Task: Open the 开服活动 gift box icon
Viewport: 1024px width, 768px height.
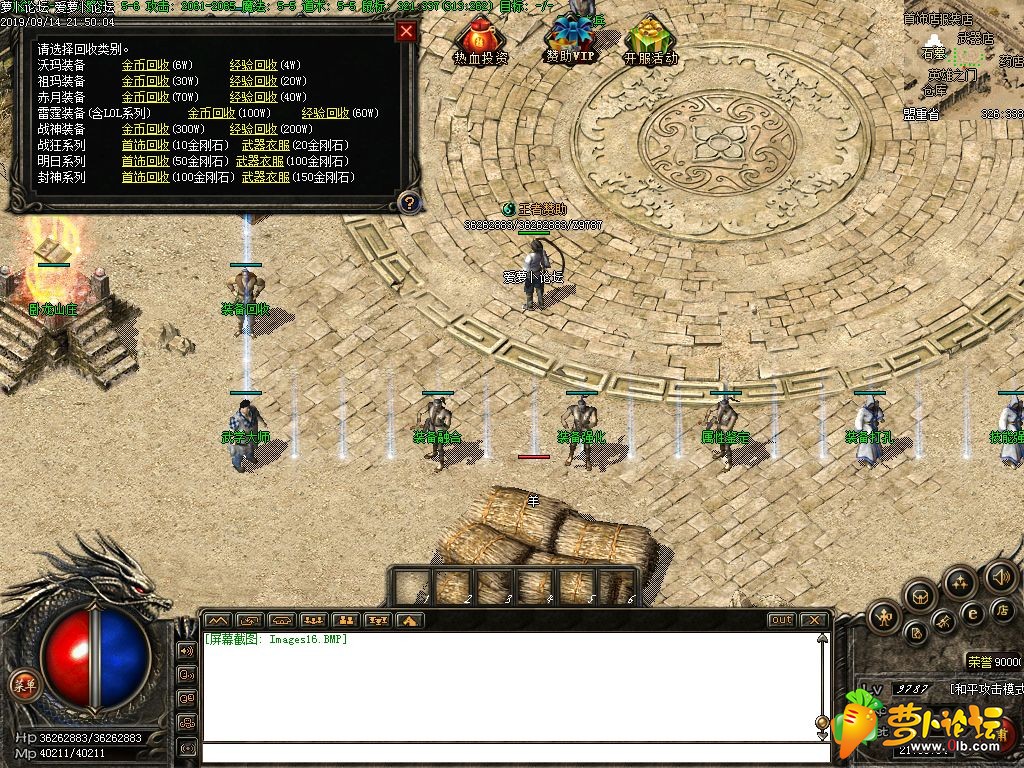Action: pyautogui.click(x=650, y=42)
